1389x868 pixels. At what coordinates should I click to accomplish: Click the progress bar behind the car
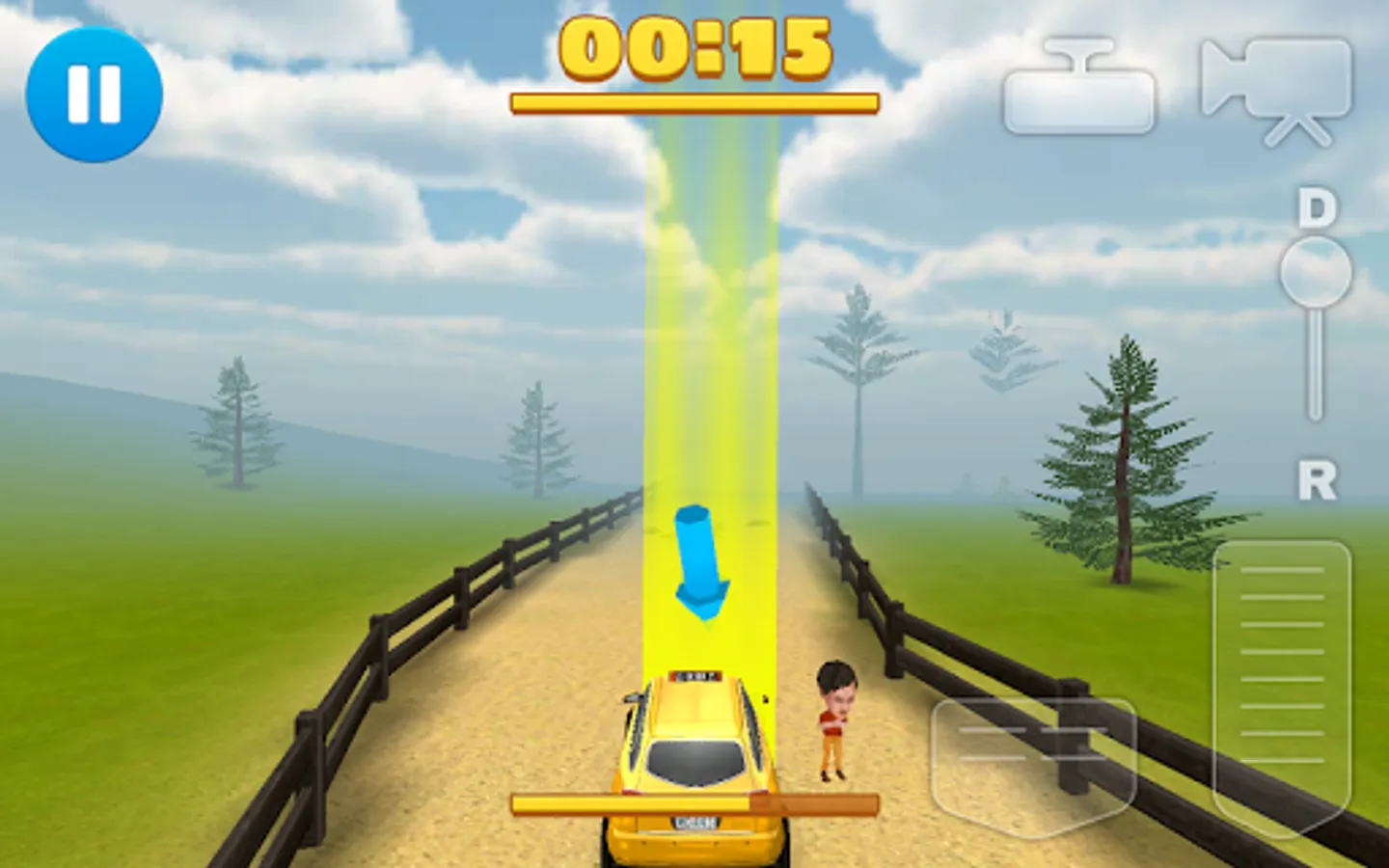(694, 800)
